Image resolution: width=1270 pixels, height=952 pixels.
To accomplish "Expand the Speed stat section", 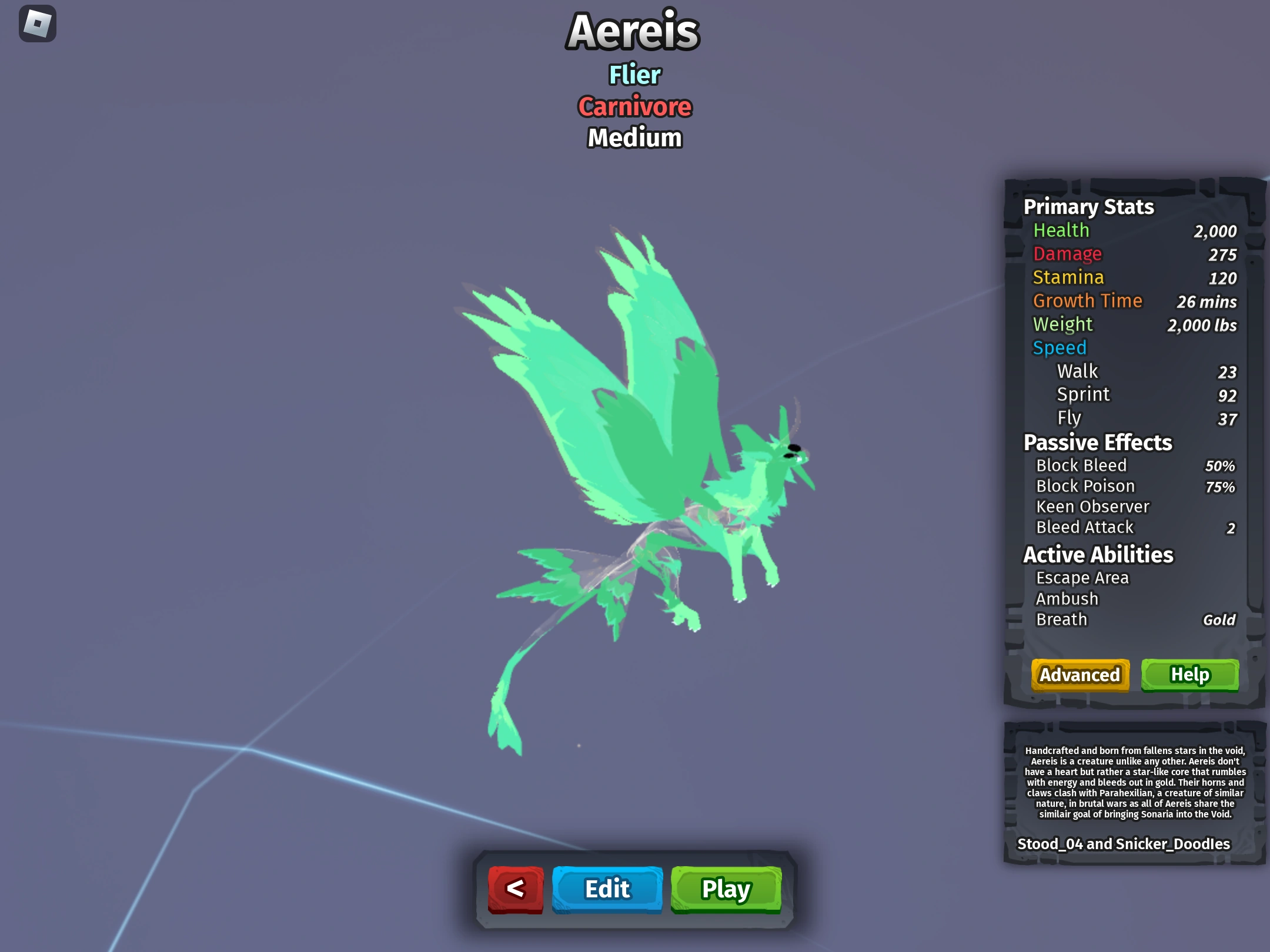I will pos(1060,348).
